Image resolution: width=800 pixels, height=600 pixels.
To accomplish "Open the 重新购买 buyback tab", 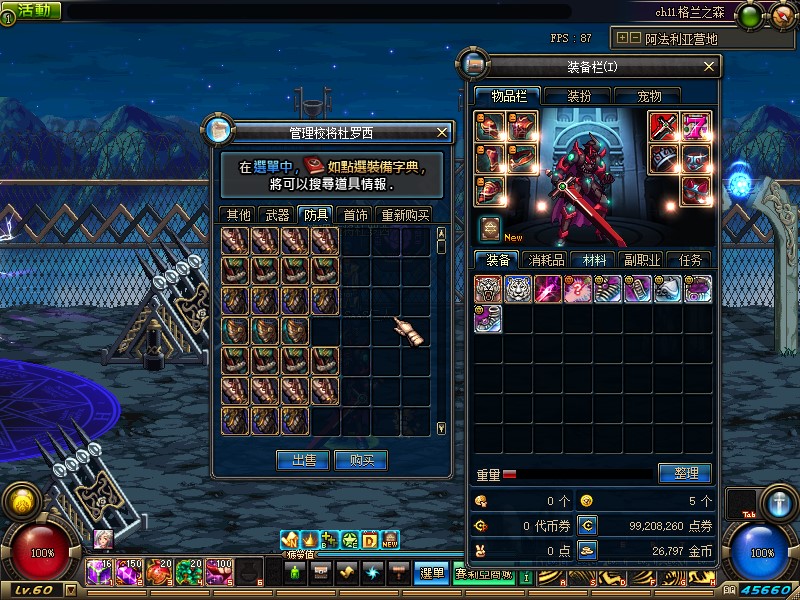I will tap(404, 215).
